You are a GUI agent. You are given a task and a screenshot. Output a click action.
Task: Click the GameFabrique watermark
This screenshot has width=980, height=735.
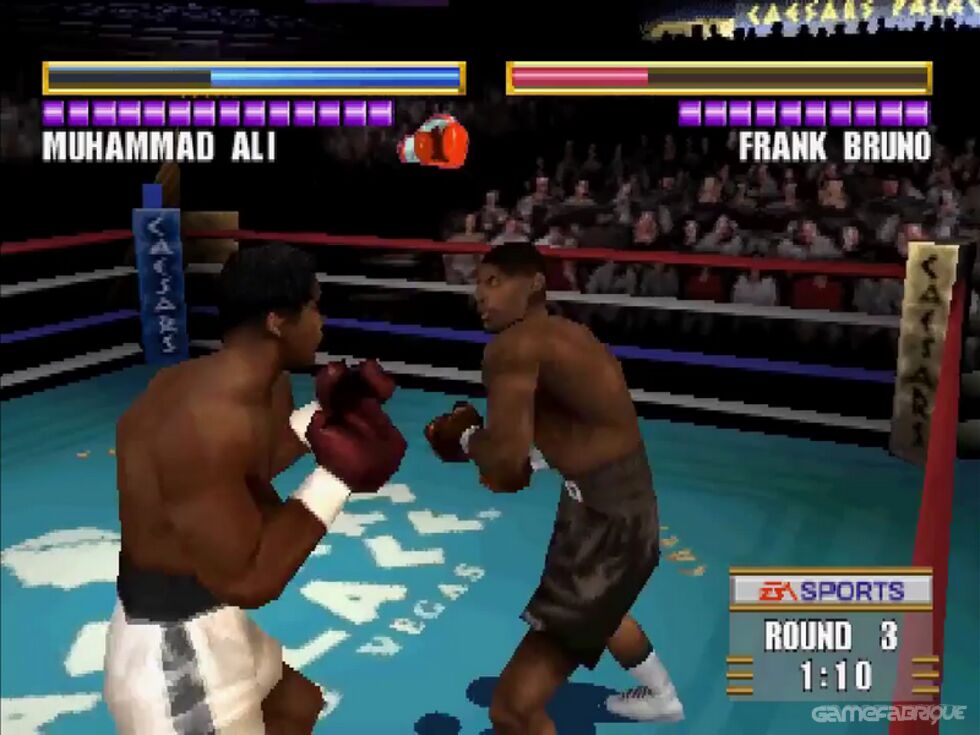coord(888,714)
